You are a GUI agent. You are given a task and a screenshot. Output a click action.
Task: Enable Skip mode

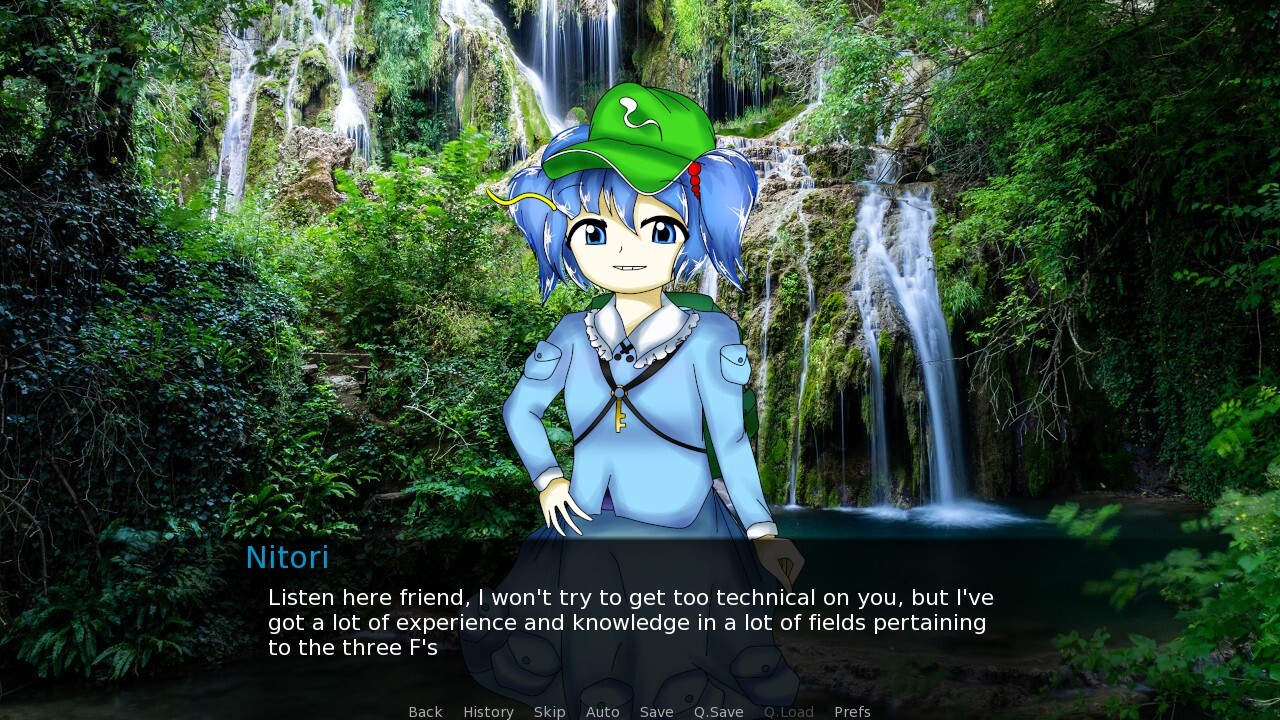[549, 711]
